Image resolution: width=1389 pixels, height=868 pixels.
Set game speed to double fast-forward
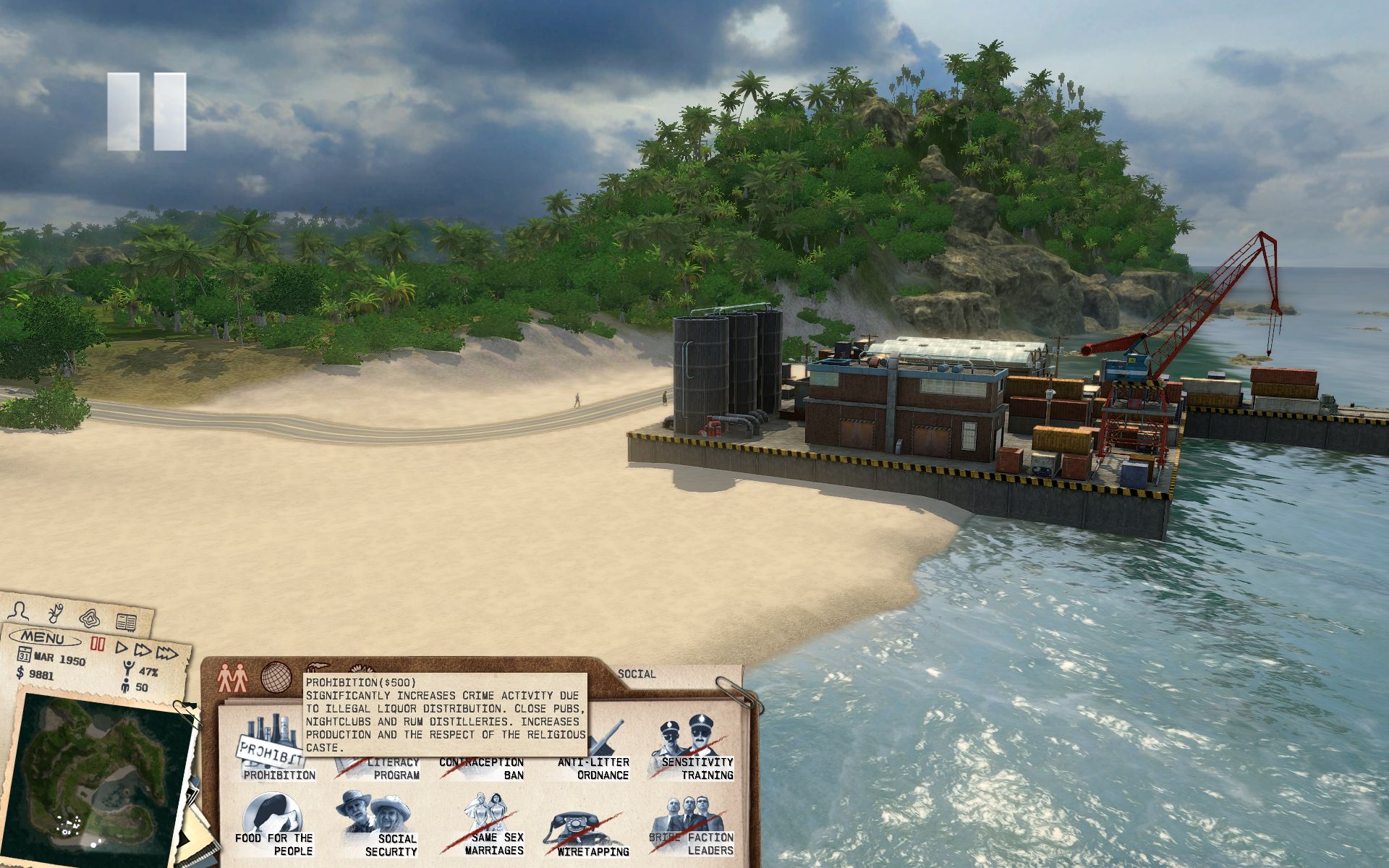coord(143,651)
